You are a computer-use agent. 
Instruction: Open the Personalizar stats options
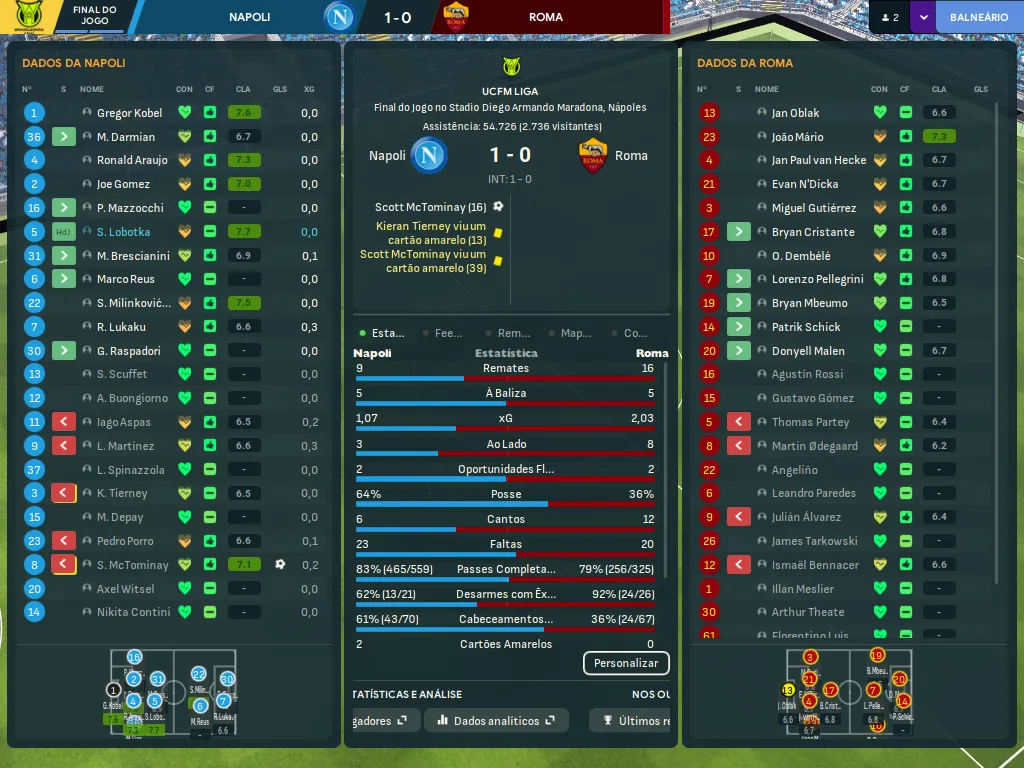coord(626,663)
